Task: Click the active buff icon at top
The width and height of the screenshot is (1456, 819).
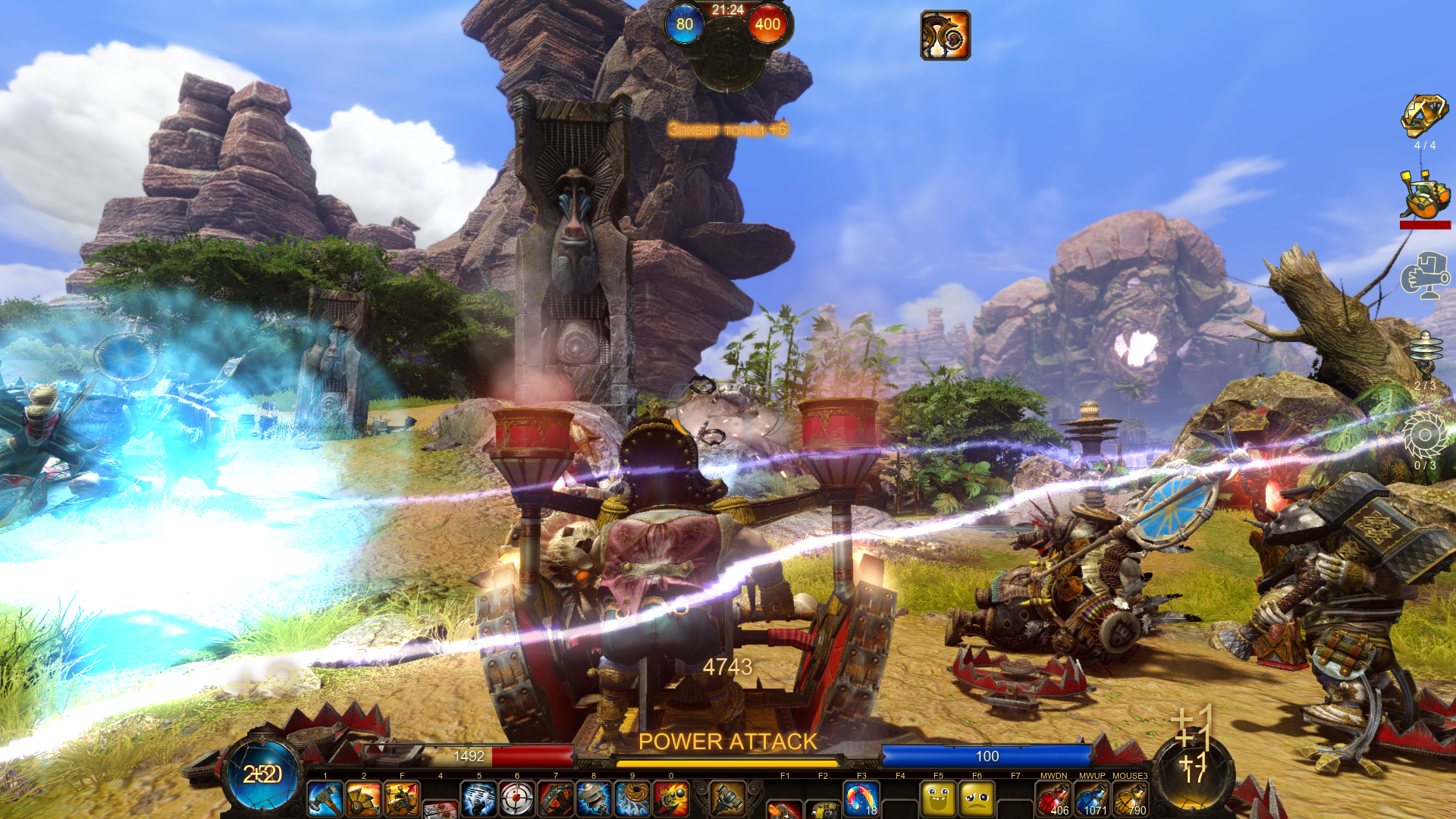Action: [x=945, y=35]
